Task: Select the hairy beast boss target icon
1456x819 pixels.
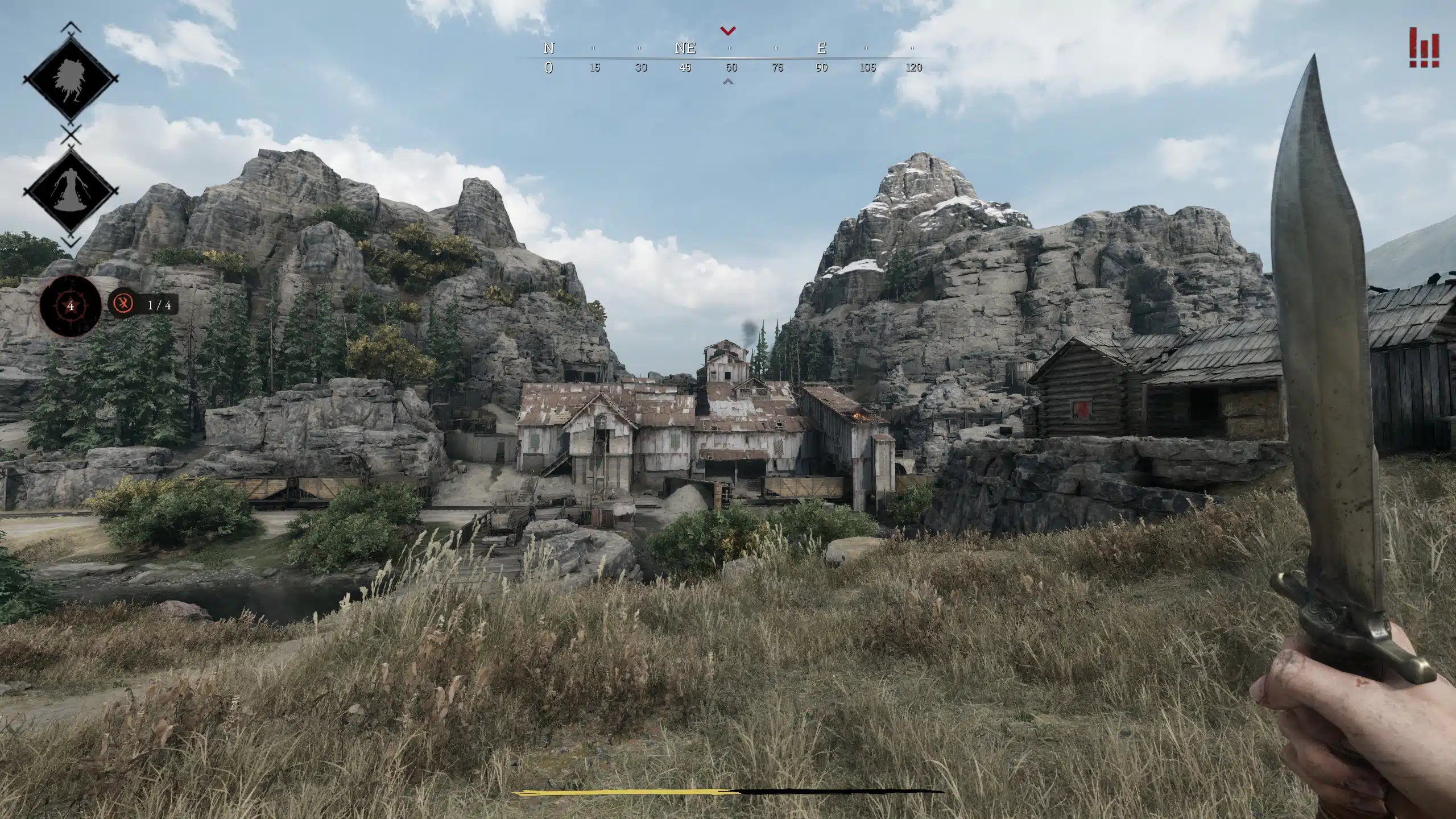Action: click(x=71, y=81)
